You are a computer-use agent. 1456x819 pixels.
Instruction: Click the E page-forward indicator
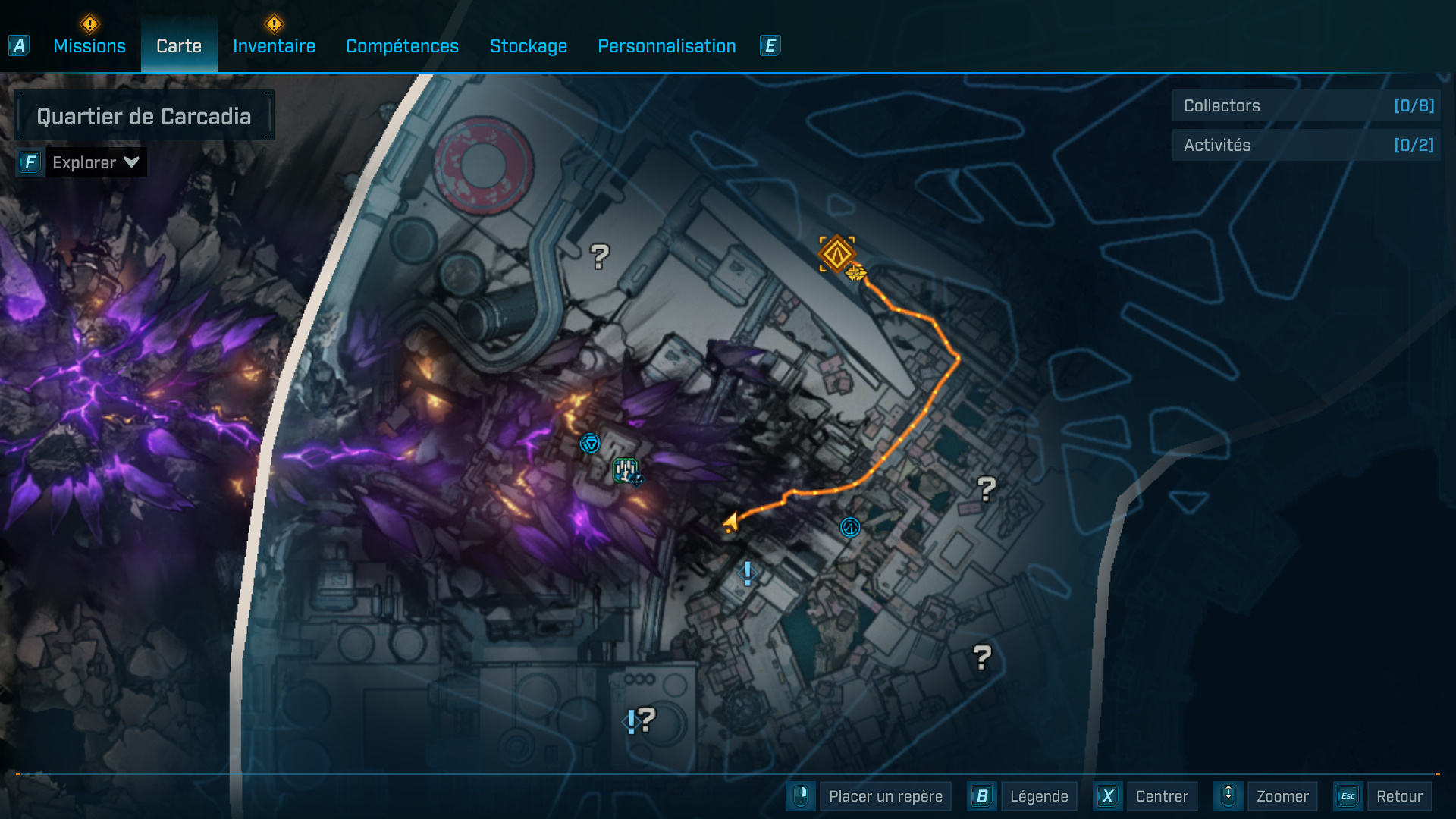click(770, 45)
